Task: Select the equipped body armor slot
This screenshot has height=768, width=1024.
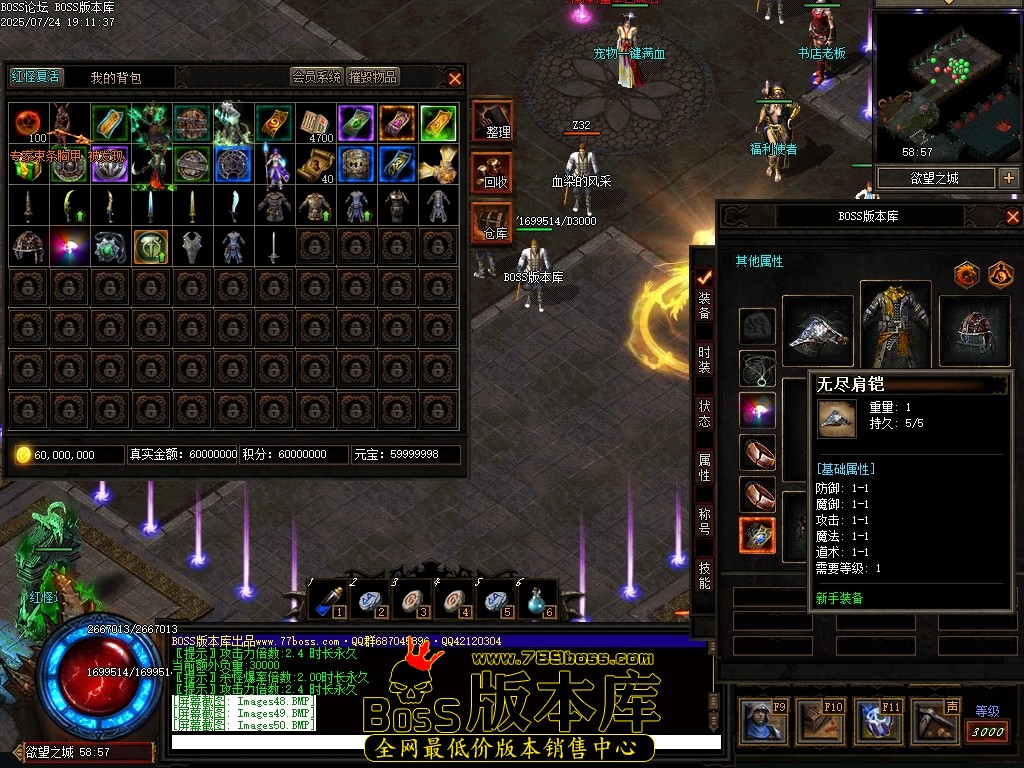Action: pyautogui.click(x=895, y=325)
